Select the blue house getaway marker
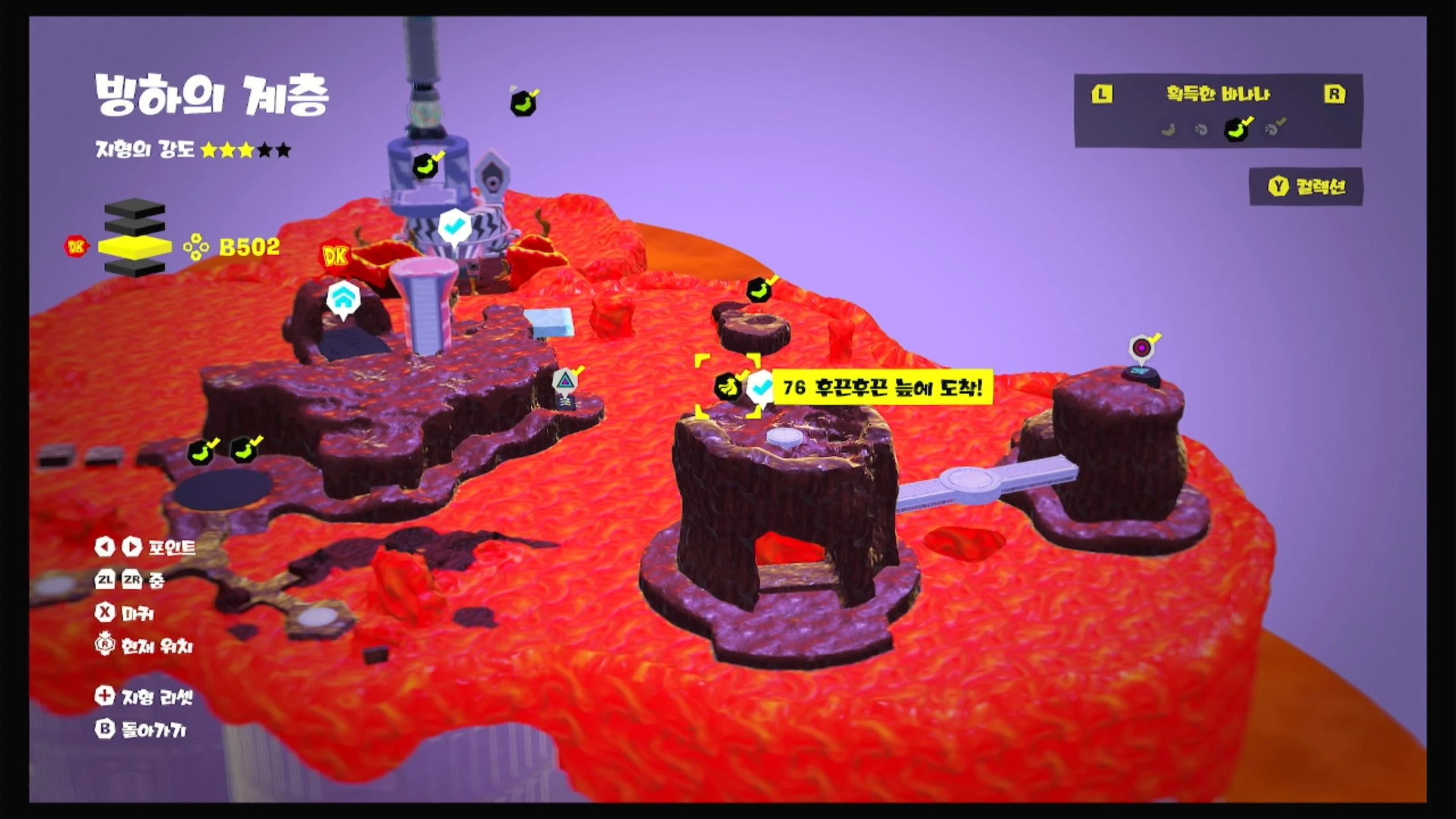Viewport: 1456px width, 819px height. (x=344, y=299)
